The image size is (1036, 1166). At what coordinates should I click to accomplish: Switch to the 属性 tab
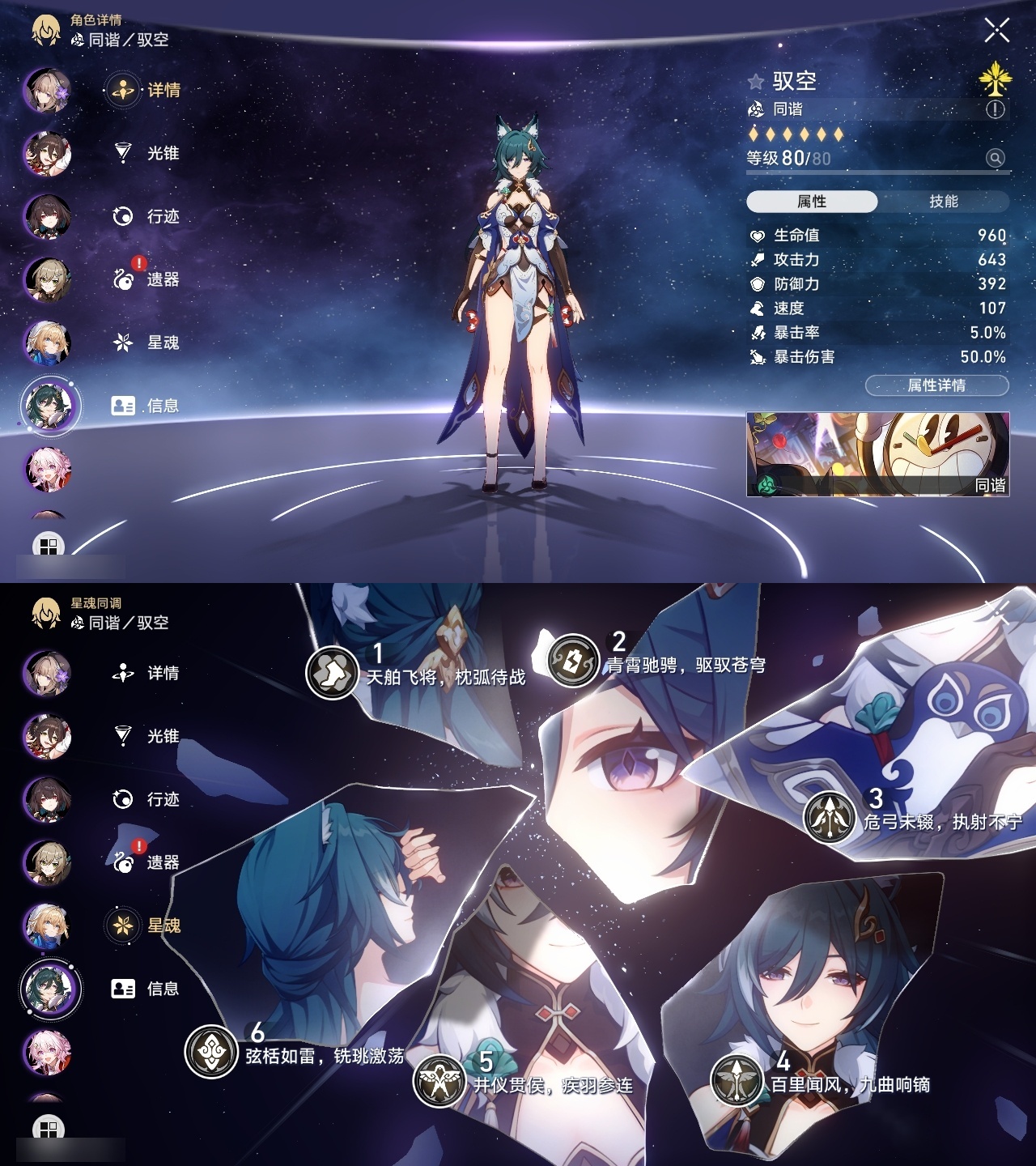813,201
